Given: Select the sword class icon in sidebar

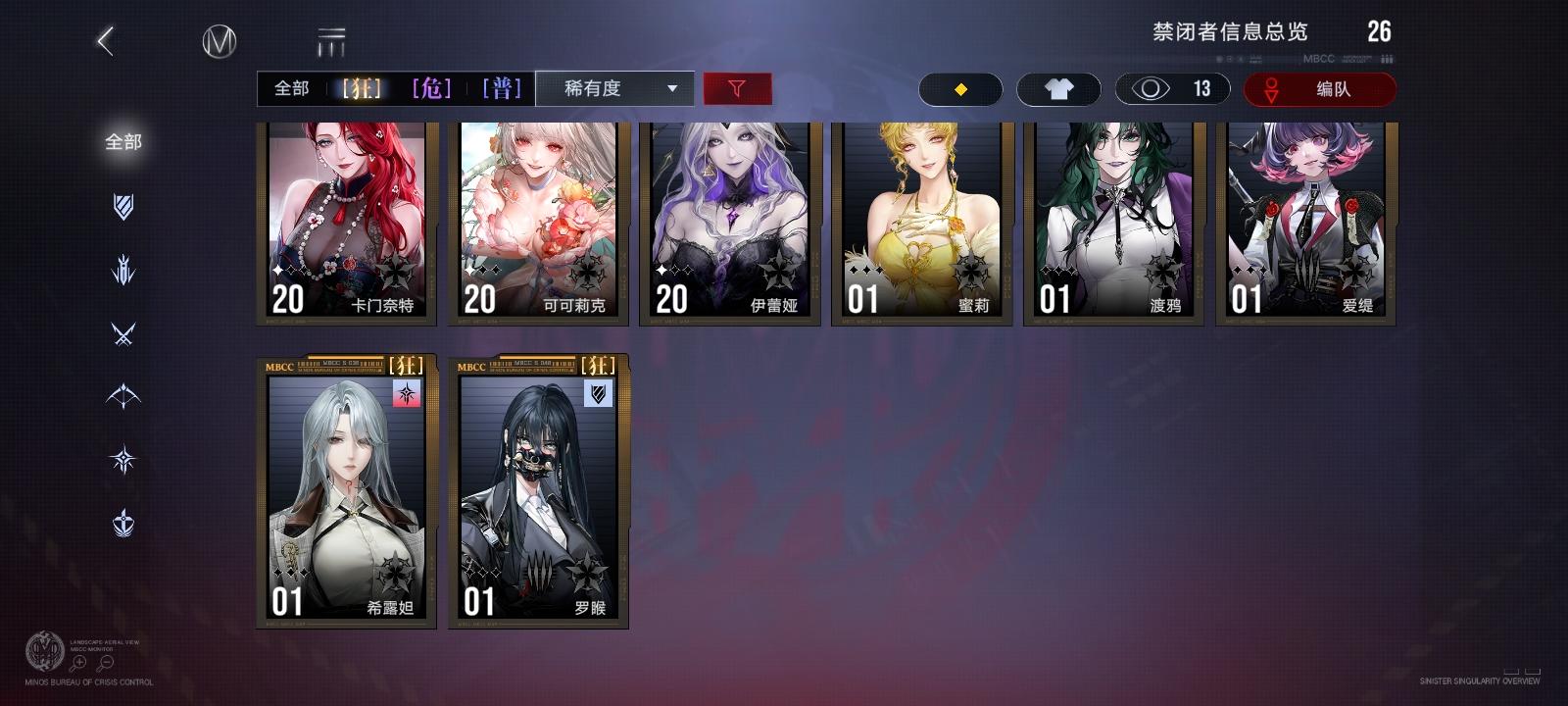Looking at the screenshot, I should point(123,272).
